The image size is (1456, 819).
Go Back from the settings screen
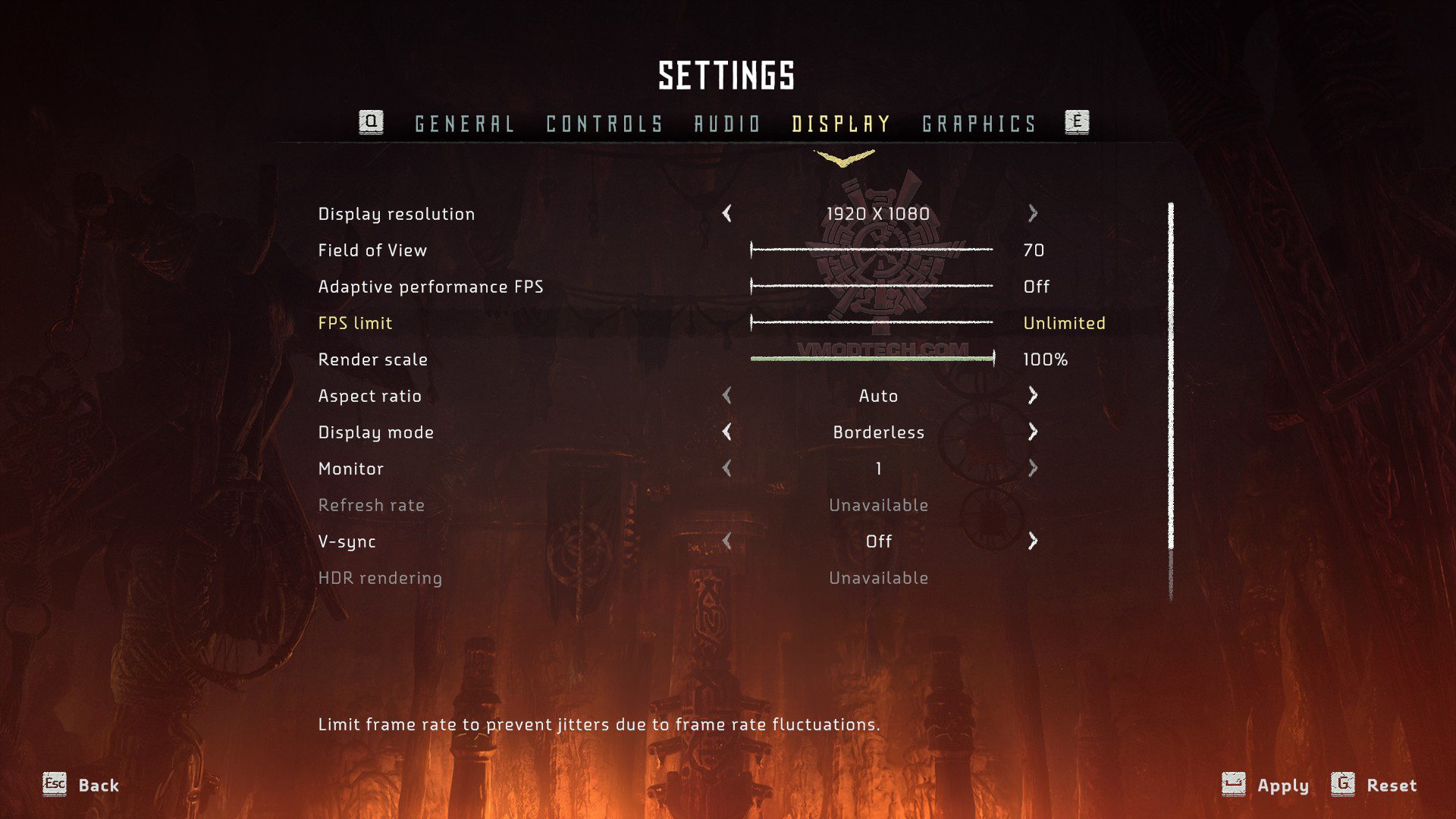pos(81,785)
